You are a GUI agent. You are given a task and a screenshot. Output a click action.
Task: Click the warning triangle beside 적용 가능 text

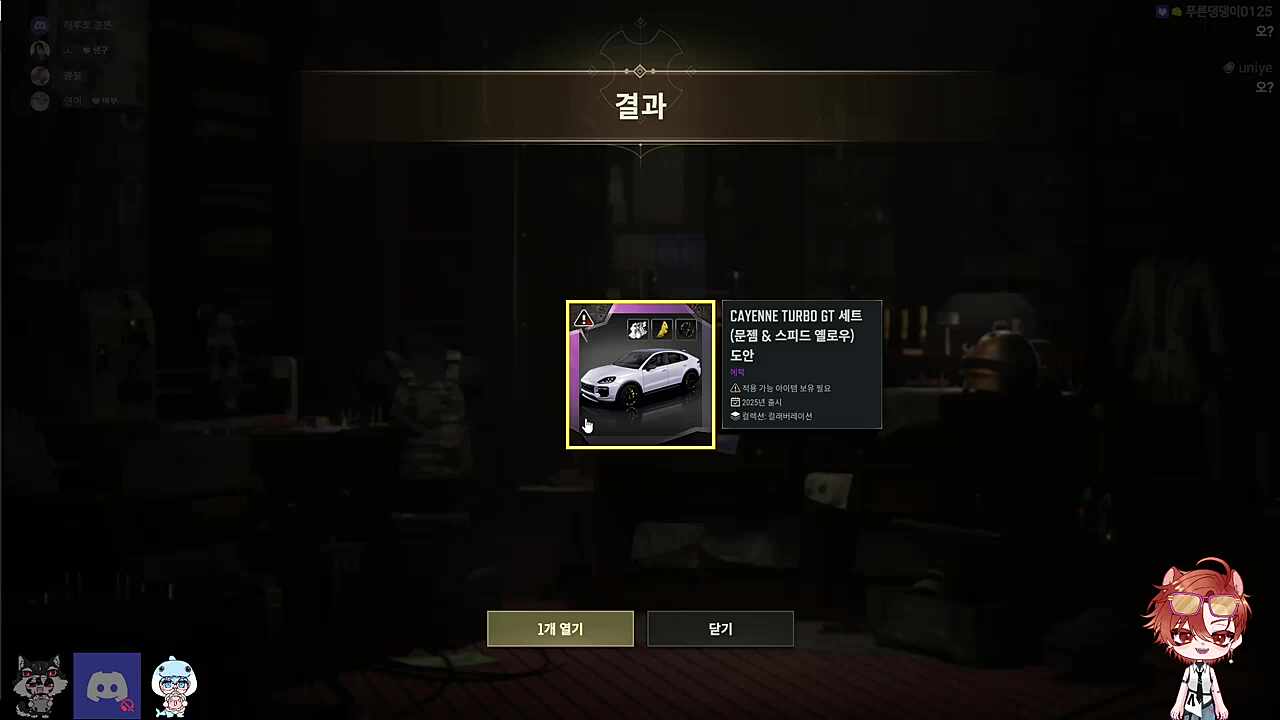736,387
